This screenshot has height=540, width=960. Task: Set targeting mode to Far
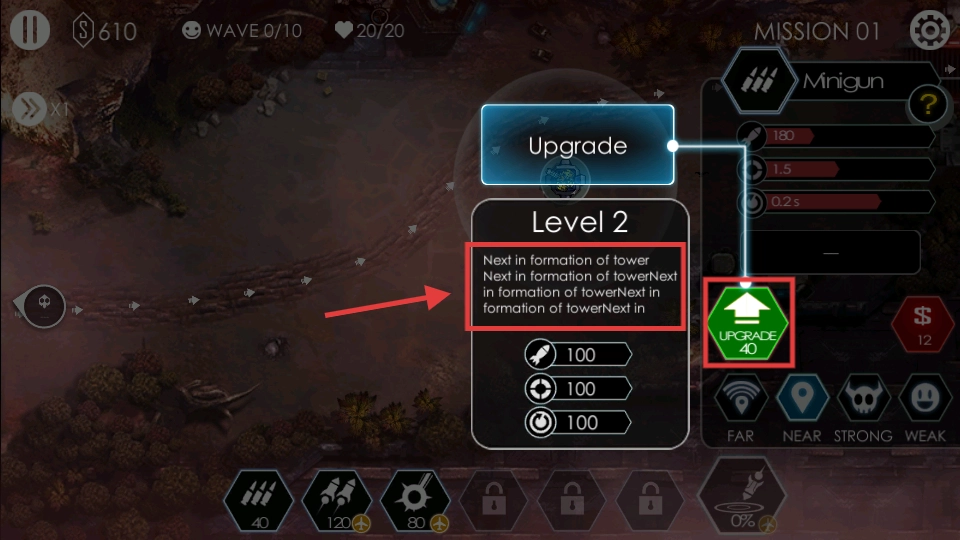741,398
